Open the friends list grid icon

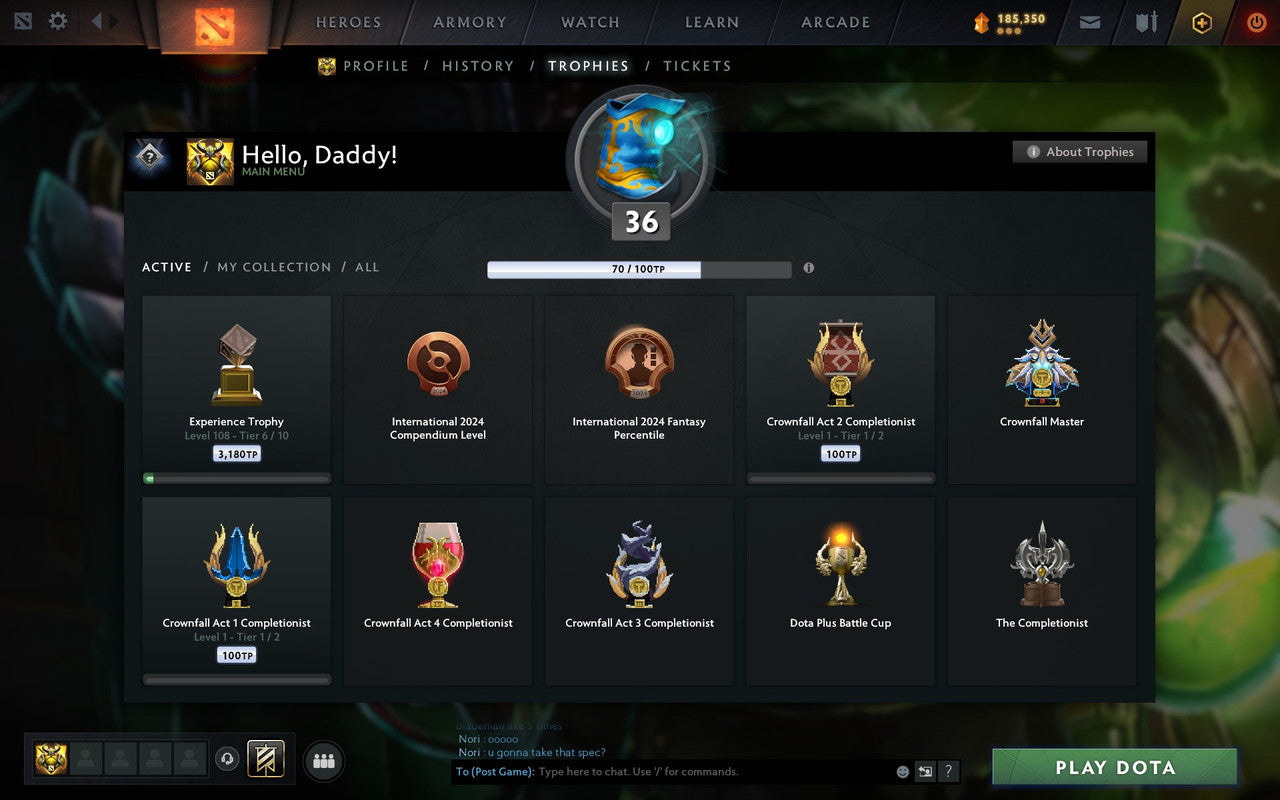point(323,760)
